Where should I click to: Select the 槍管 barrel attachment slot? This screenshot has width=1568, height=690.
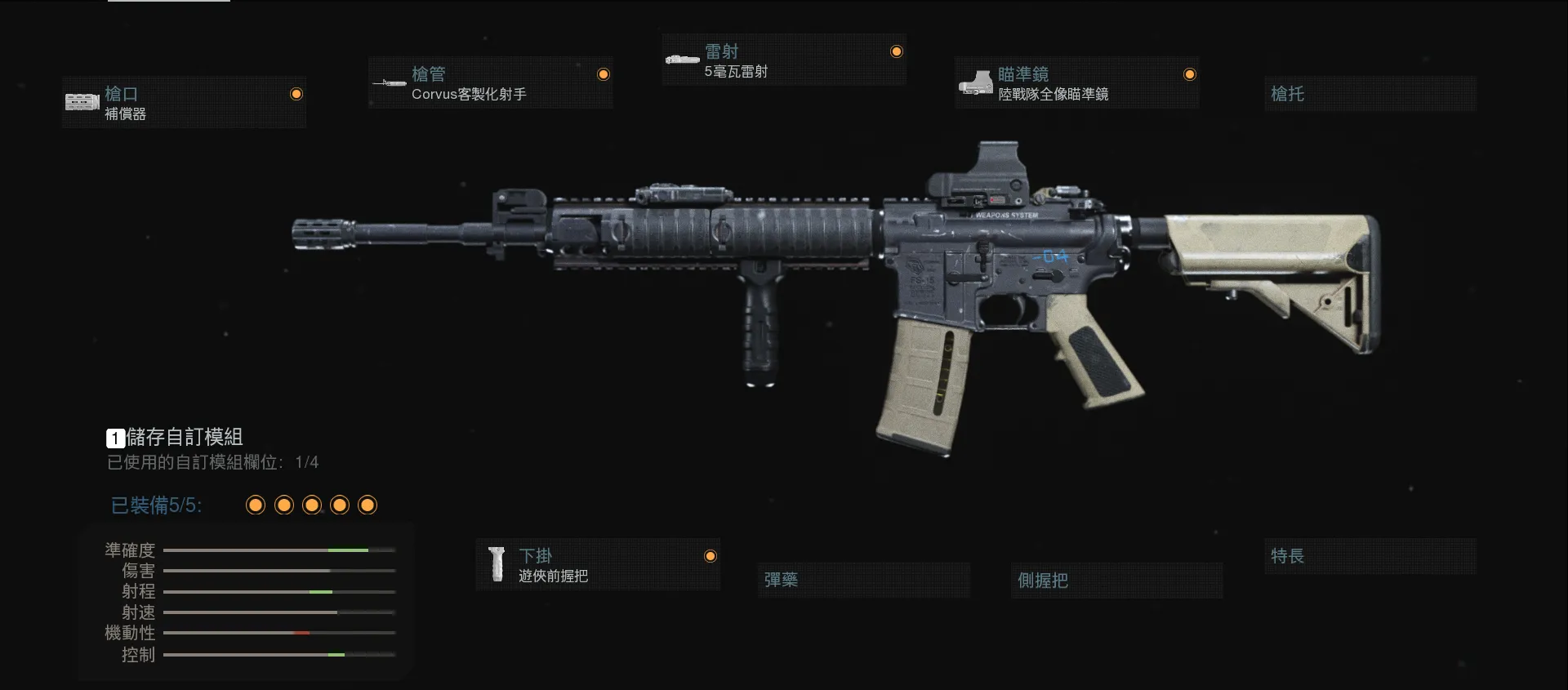tap(490, 83)
